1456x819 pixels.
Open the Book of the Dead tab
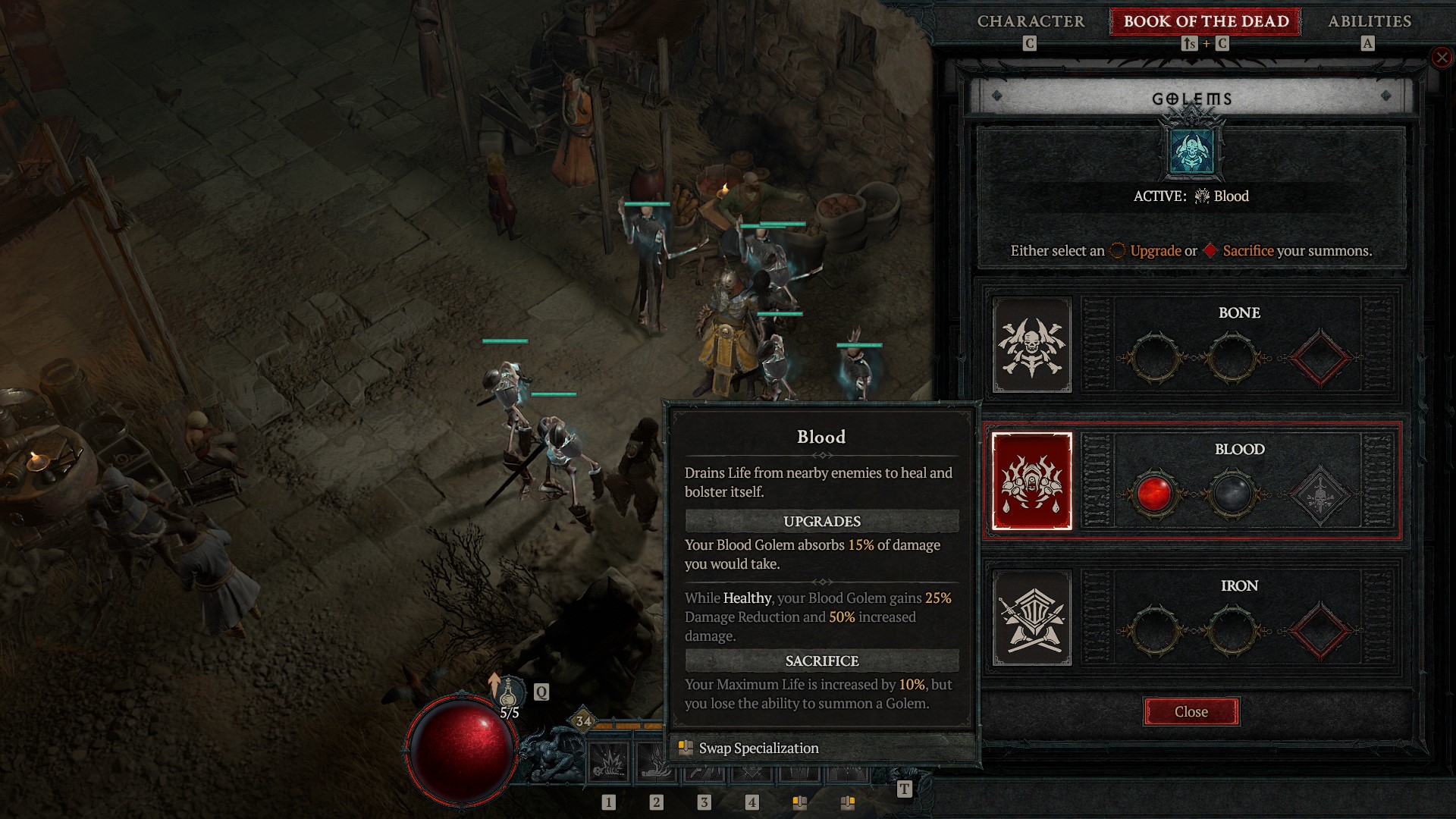(1206, 21)
